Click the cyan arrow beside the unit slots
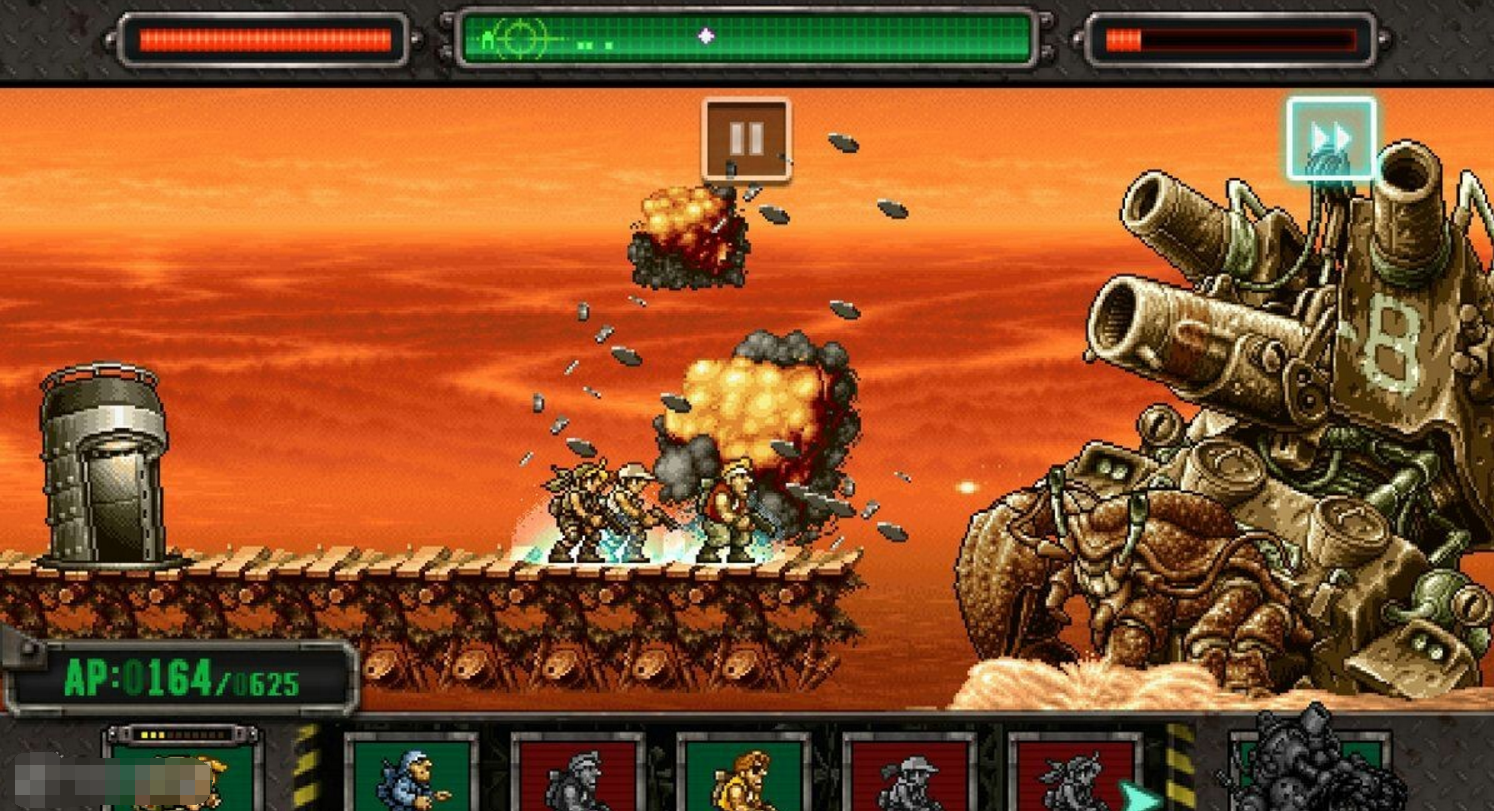The image size is (1494, 811). [x=1138, y=795]
